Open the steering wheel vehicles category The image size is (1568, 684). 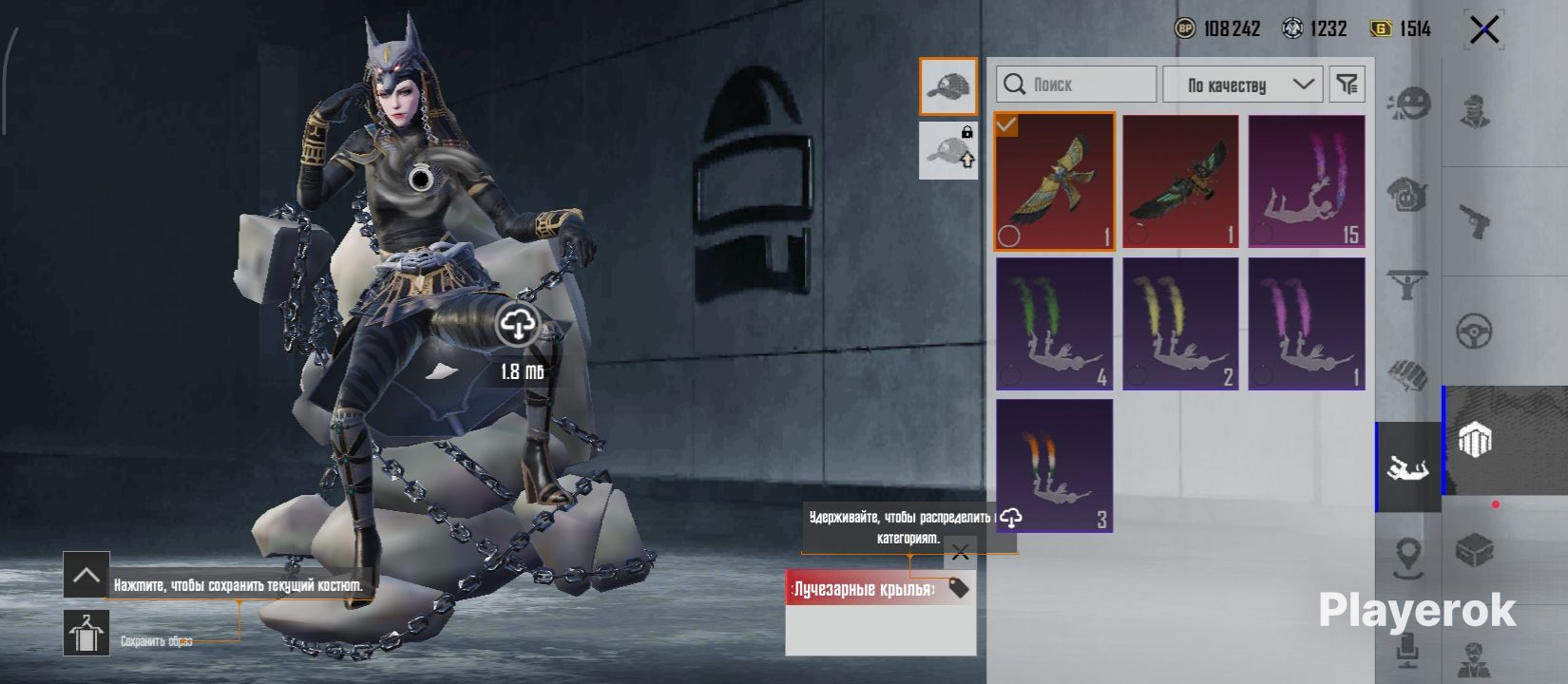point(1474,332)
